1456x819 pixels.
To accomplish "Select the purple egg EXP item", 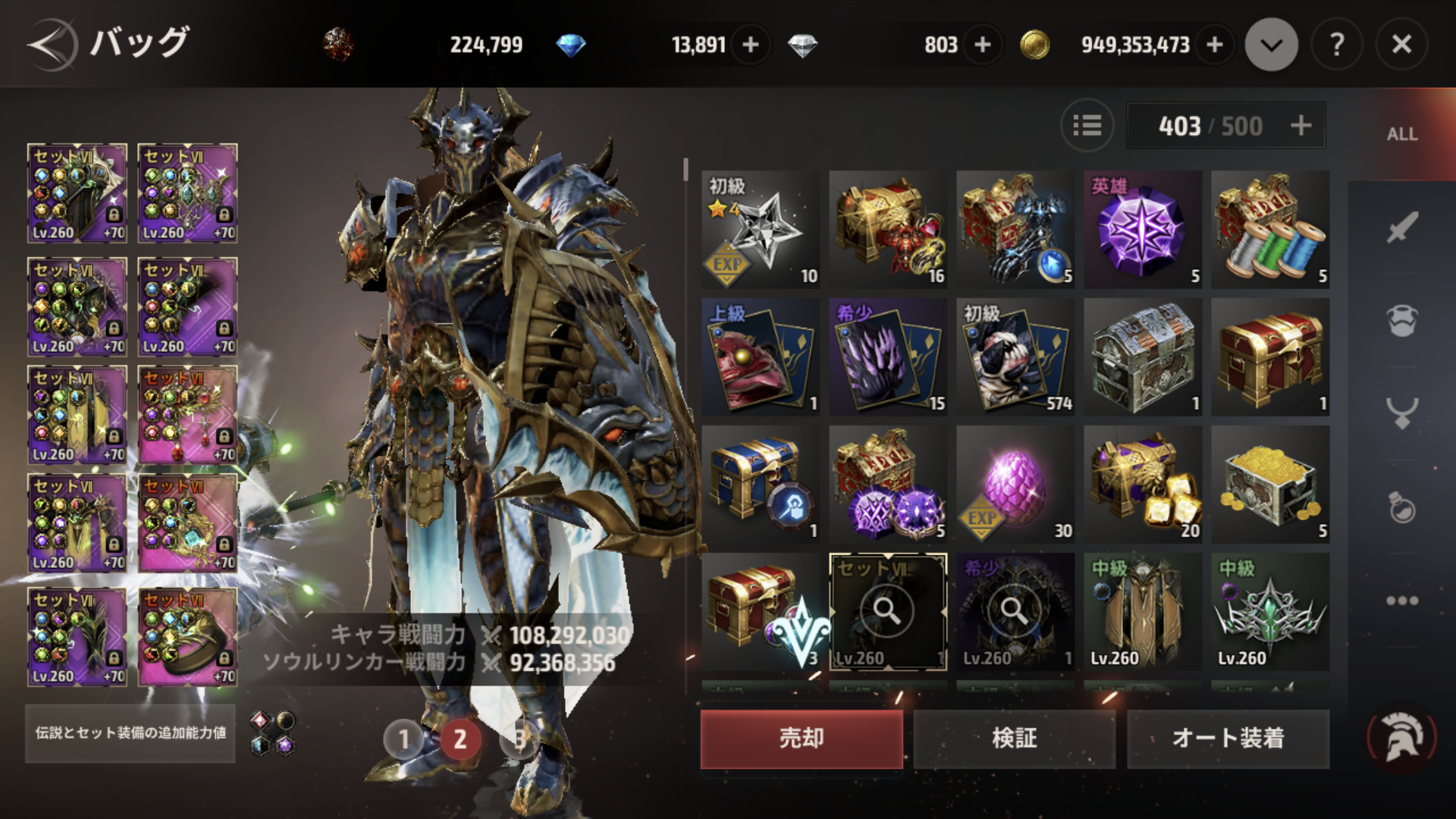I will (1015, 485).
